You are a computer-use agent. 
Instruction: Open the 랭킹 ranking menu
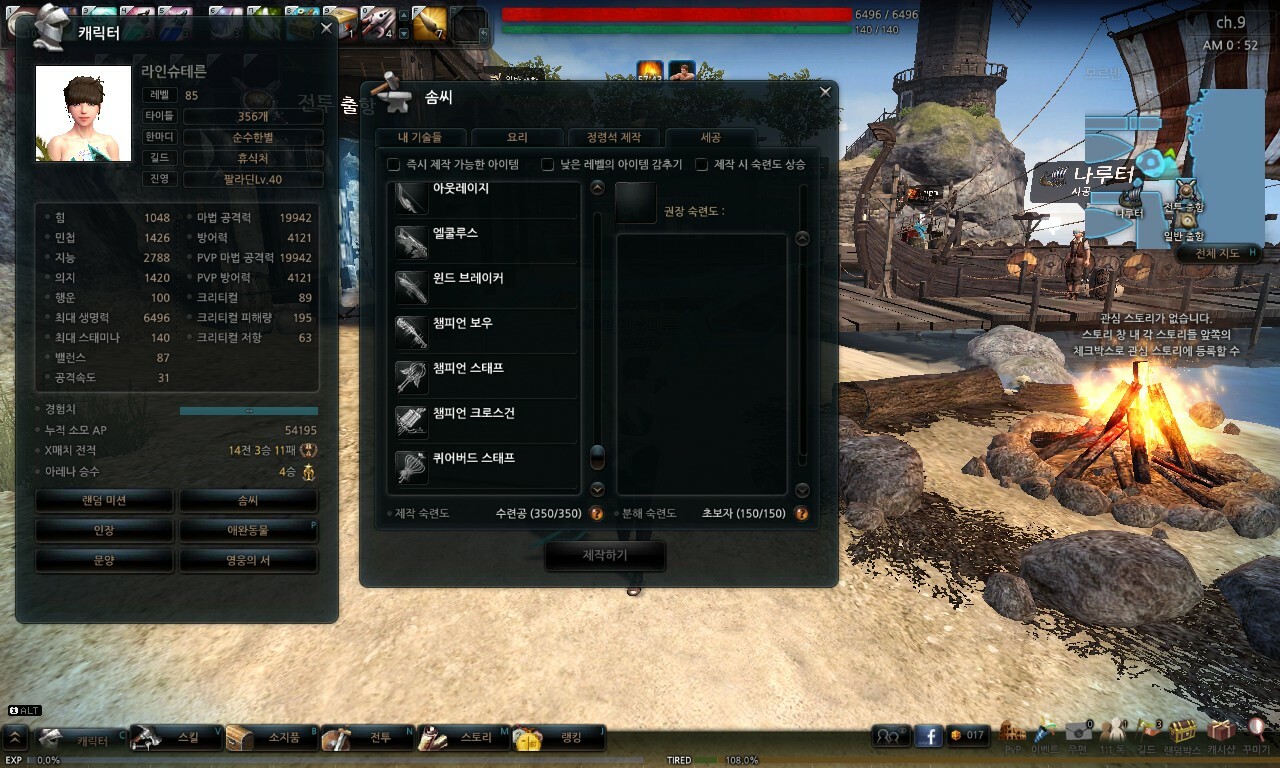[x=559, y=738]
